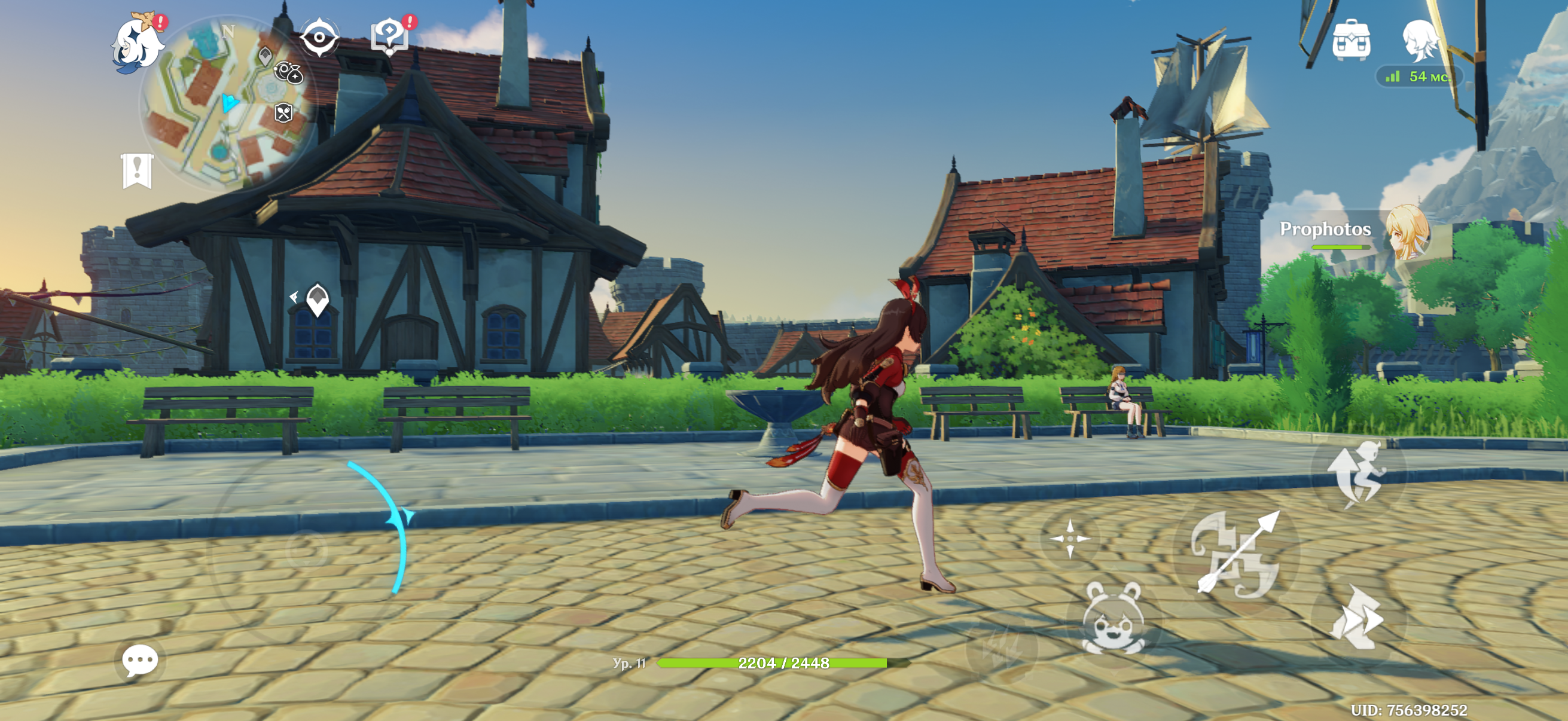Use the Baron Bunny elemental skill

point(1114,618)
